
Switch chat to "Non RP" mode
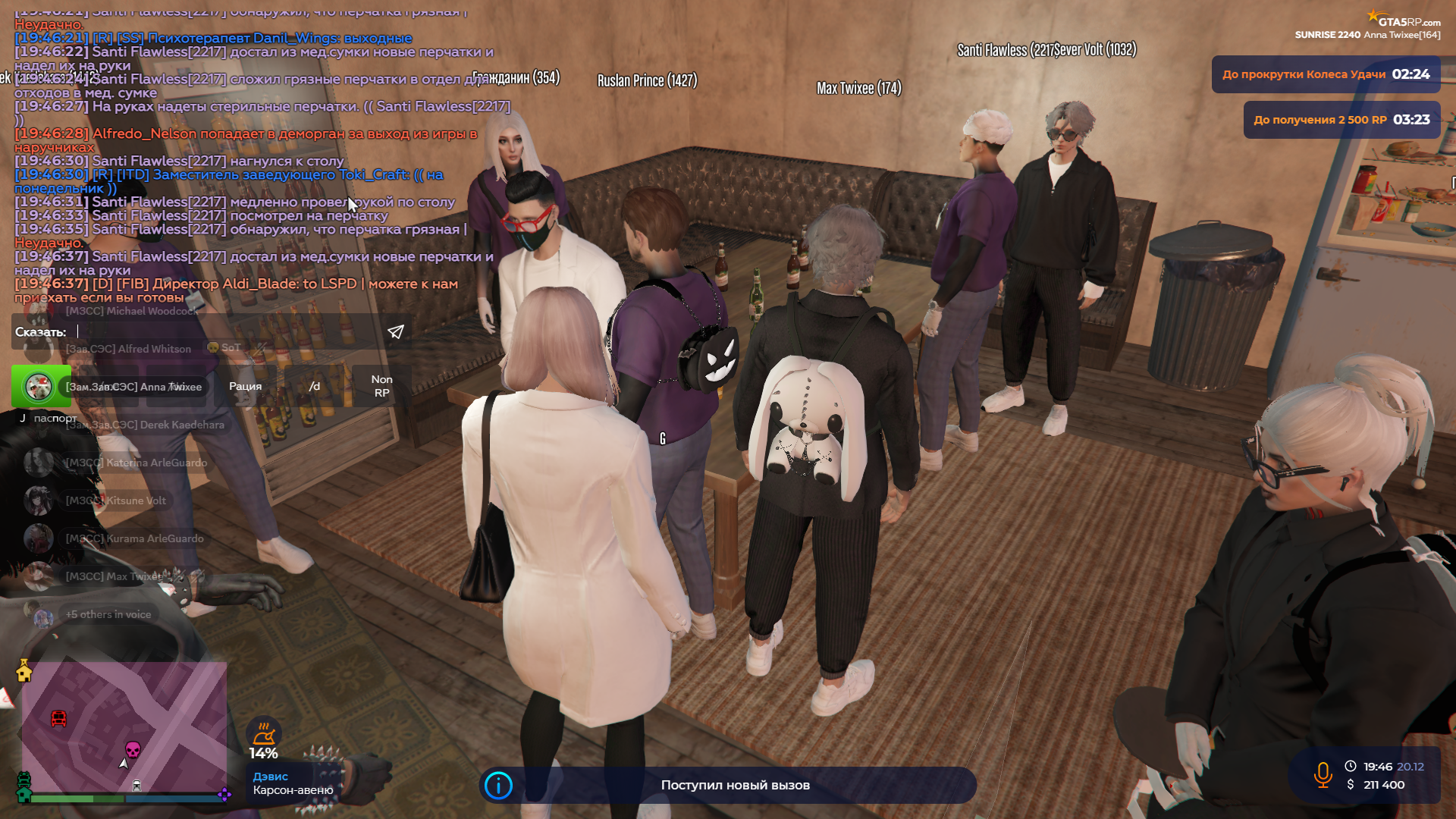click(381, 386)
